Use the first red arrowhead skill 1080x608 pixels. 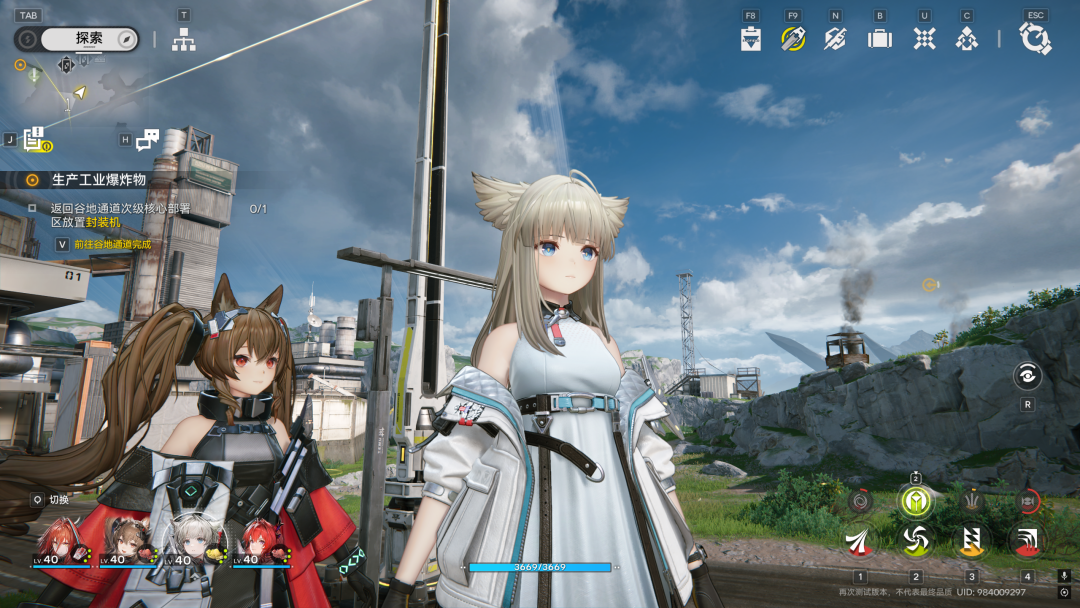coord(860,540)
